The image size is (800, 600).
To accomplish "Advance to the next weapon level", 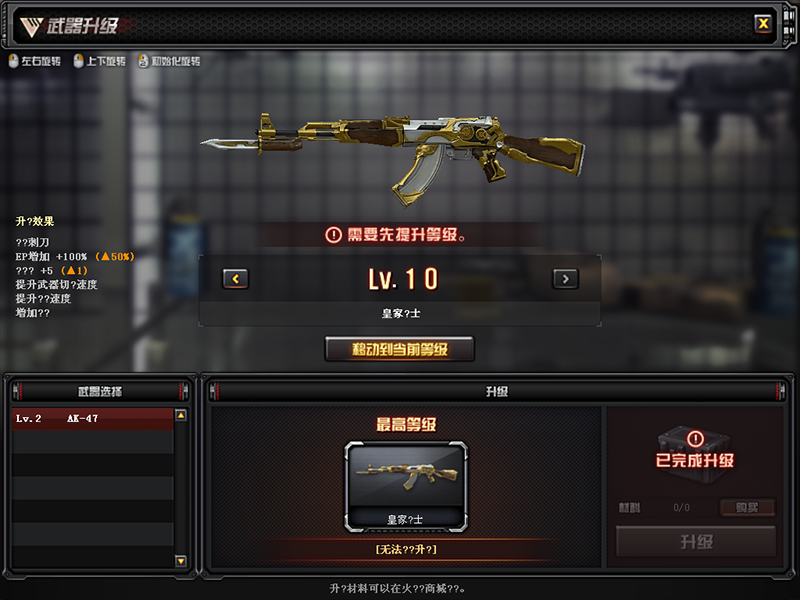I will coord(565,279).
